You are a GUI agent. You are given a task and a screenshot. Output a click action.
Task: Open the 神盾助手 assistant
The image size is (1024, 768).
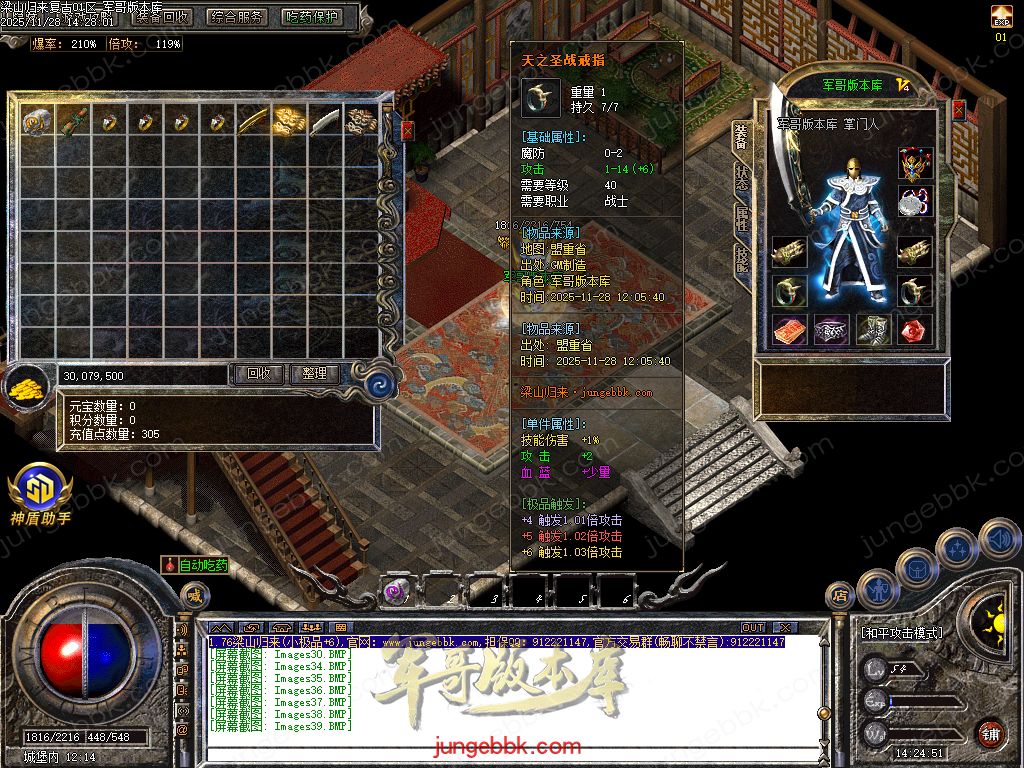click(40, 495)
